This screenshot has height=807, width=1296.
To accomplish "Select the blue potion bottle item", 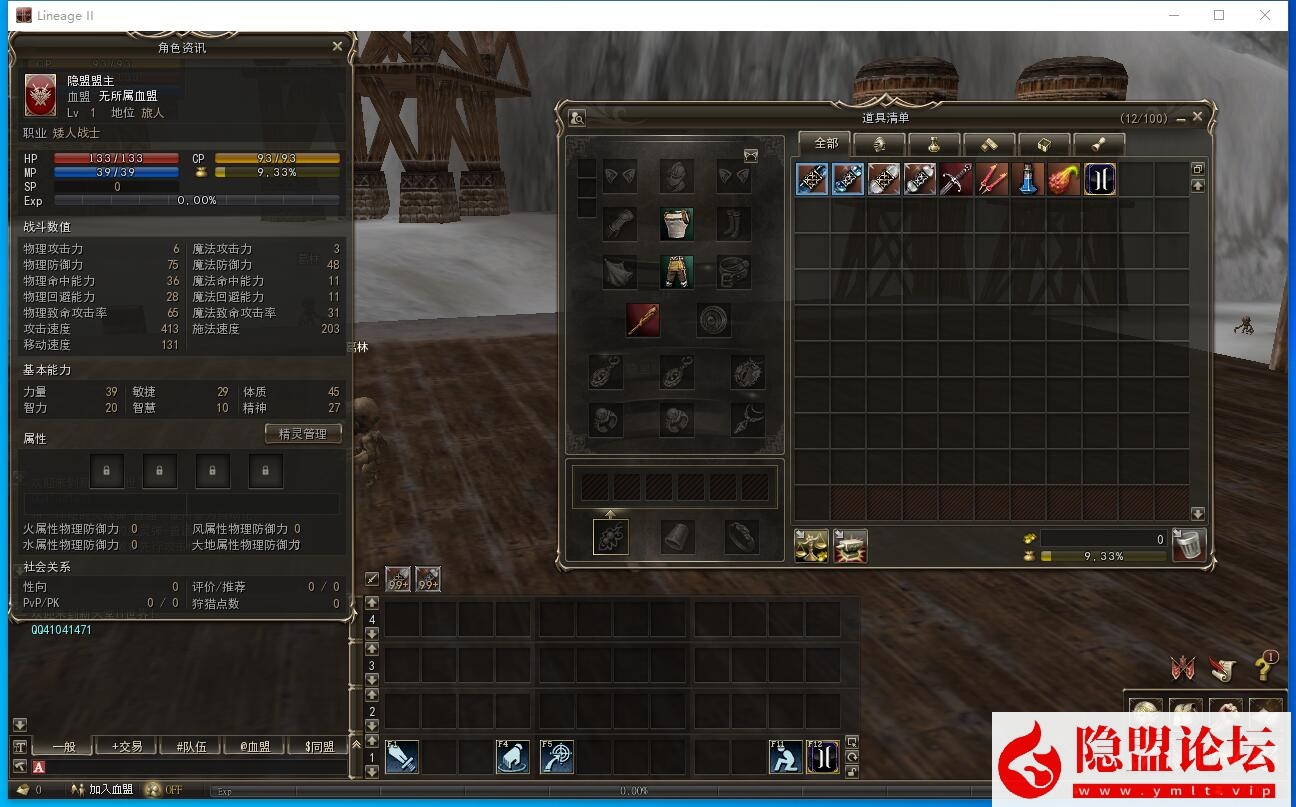I will click(x=1028, y=179).
